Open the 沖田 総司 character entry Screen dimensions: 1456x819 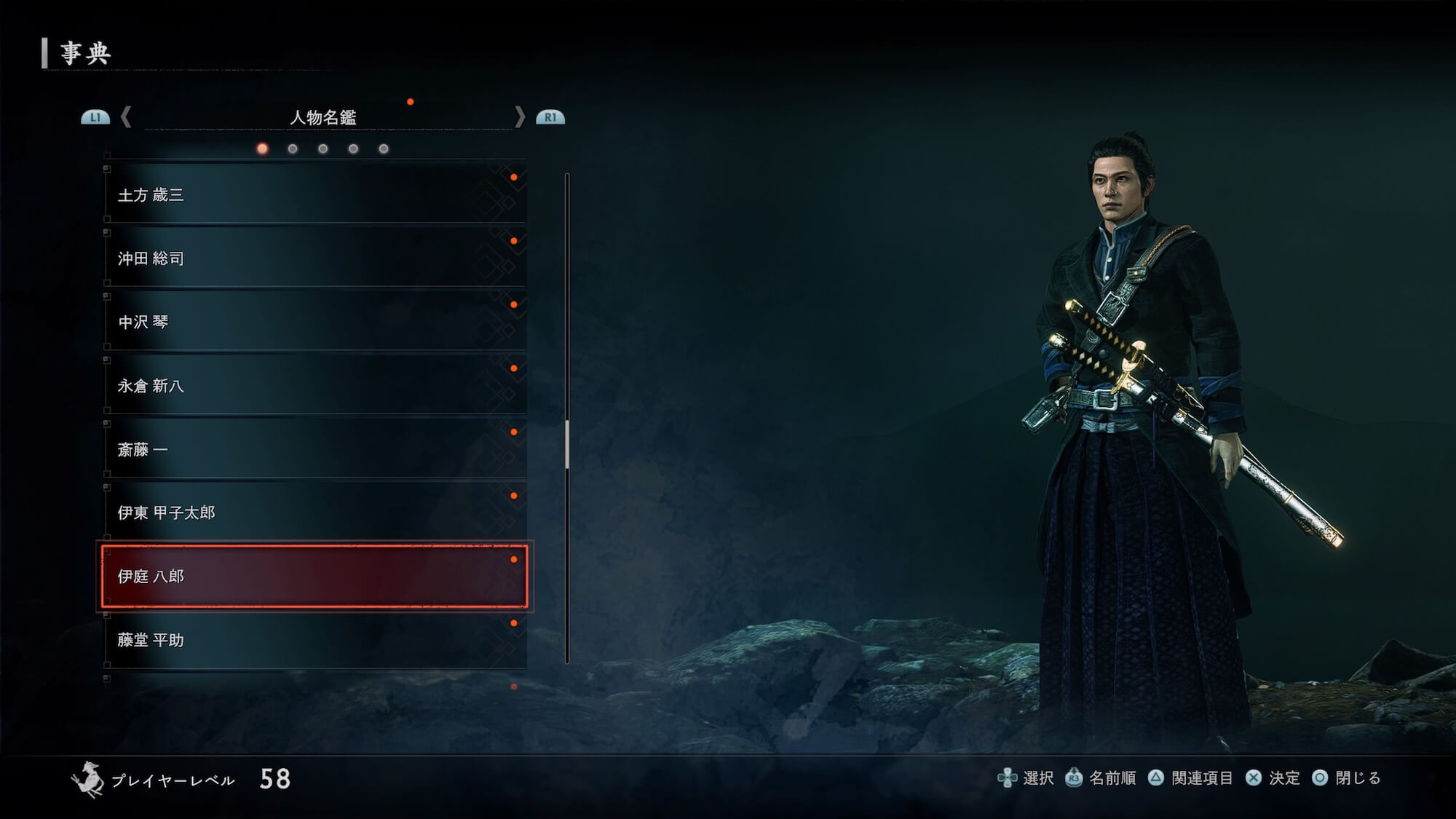(x=314, y=258)
